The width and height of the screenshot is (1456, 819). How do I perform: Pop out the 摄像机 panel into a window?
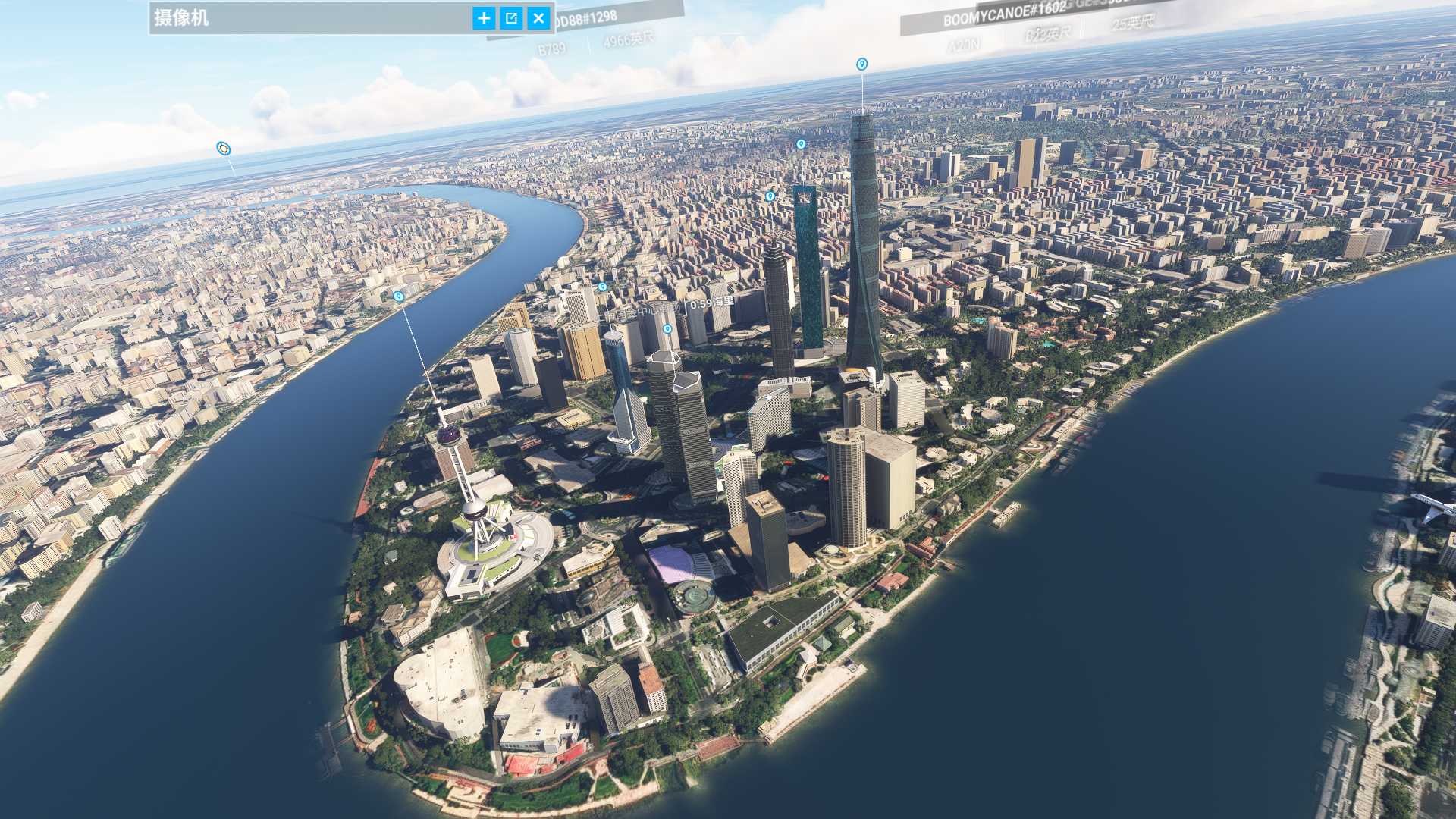pos(511,18)
